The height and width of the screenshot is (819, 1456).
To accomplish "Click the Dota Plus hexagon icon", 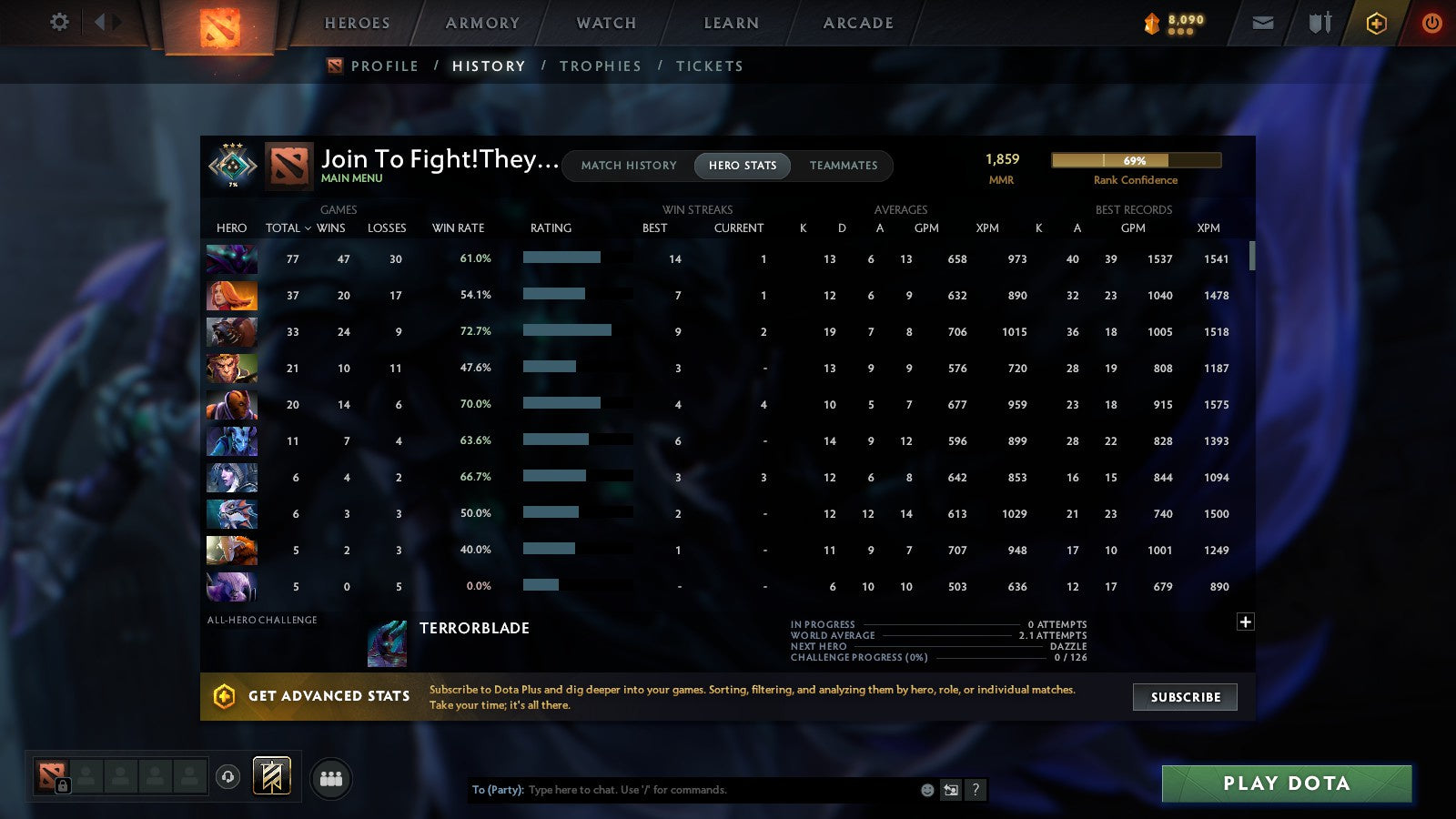I will point(1375,22).
